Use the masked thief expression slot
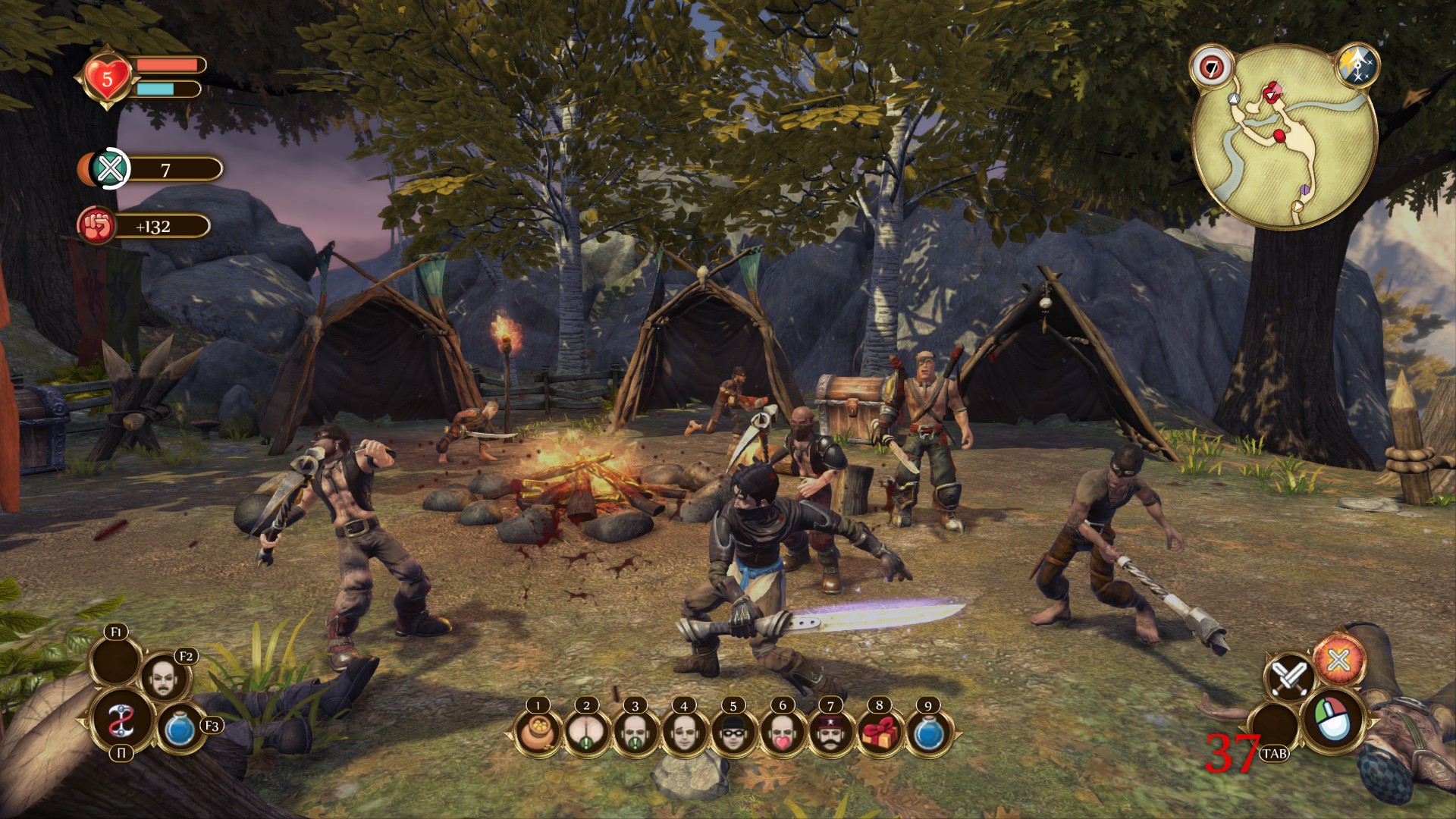Screen dimensions: 1456x819 (733, 733)
